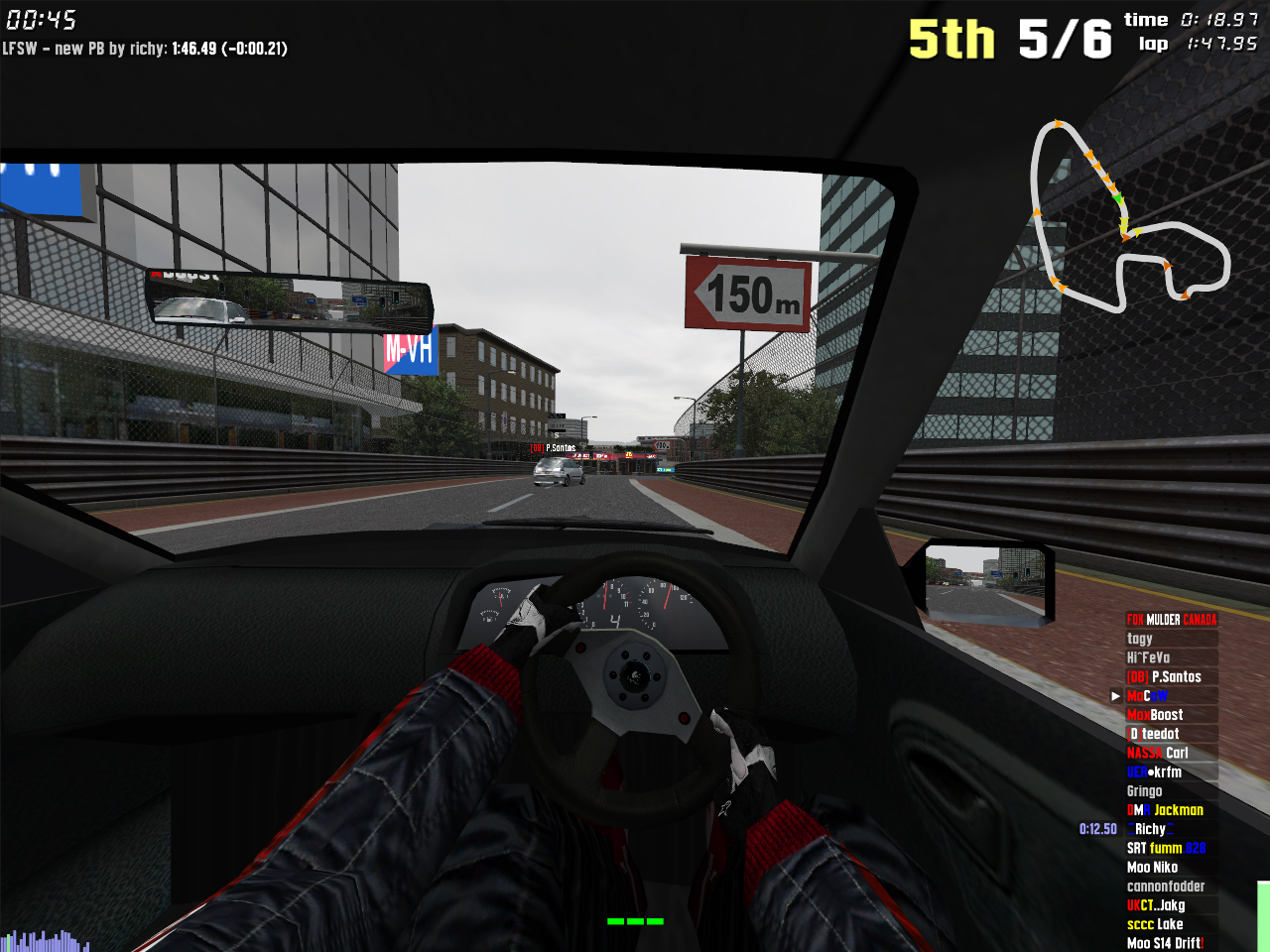Select Moo Niko in the player list
Viewport: 1270px width, 952px height.
(1152, 867)
